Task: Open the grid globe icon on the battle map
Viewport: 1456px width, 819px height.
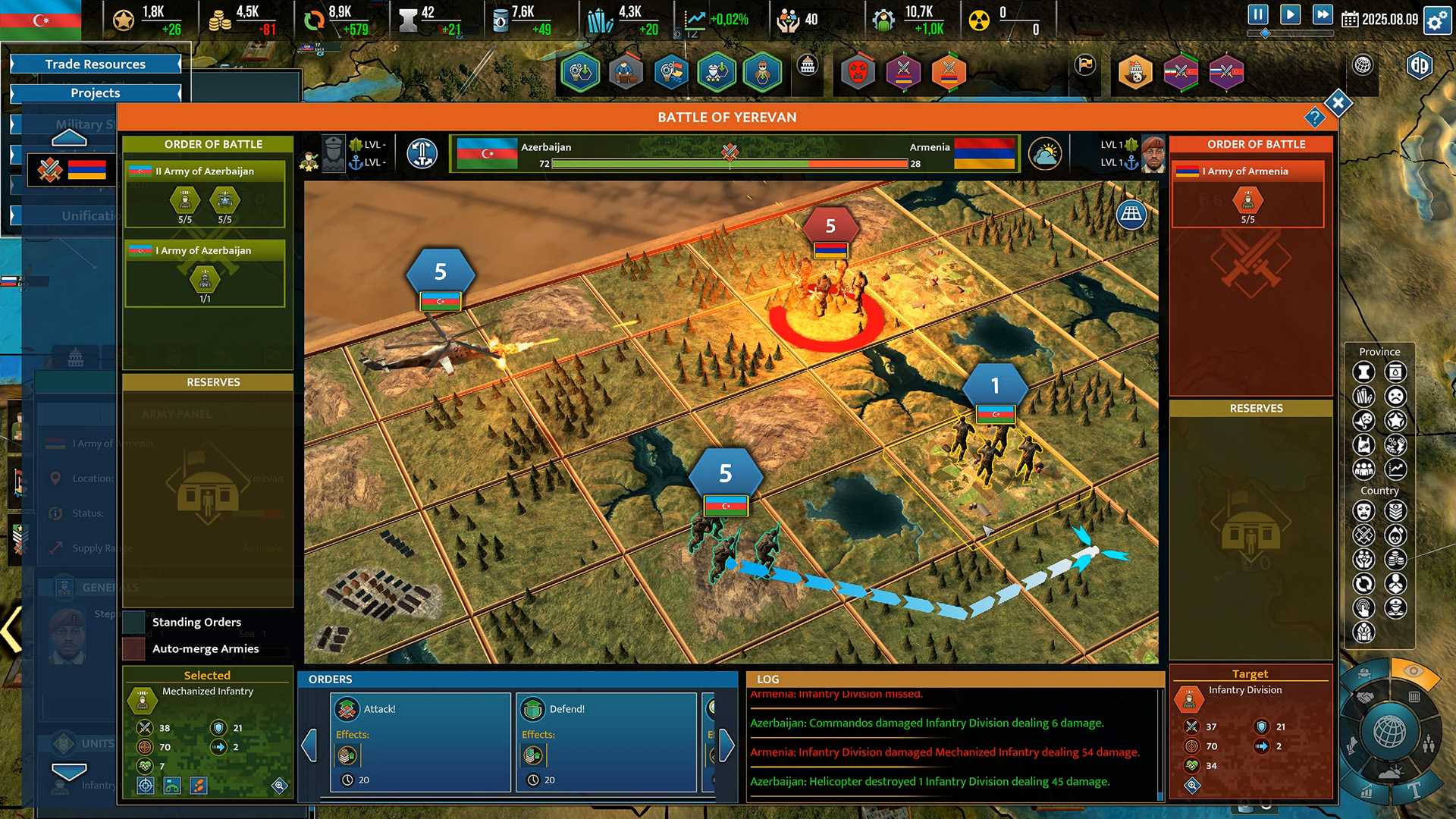Action: (1131, 215)
